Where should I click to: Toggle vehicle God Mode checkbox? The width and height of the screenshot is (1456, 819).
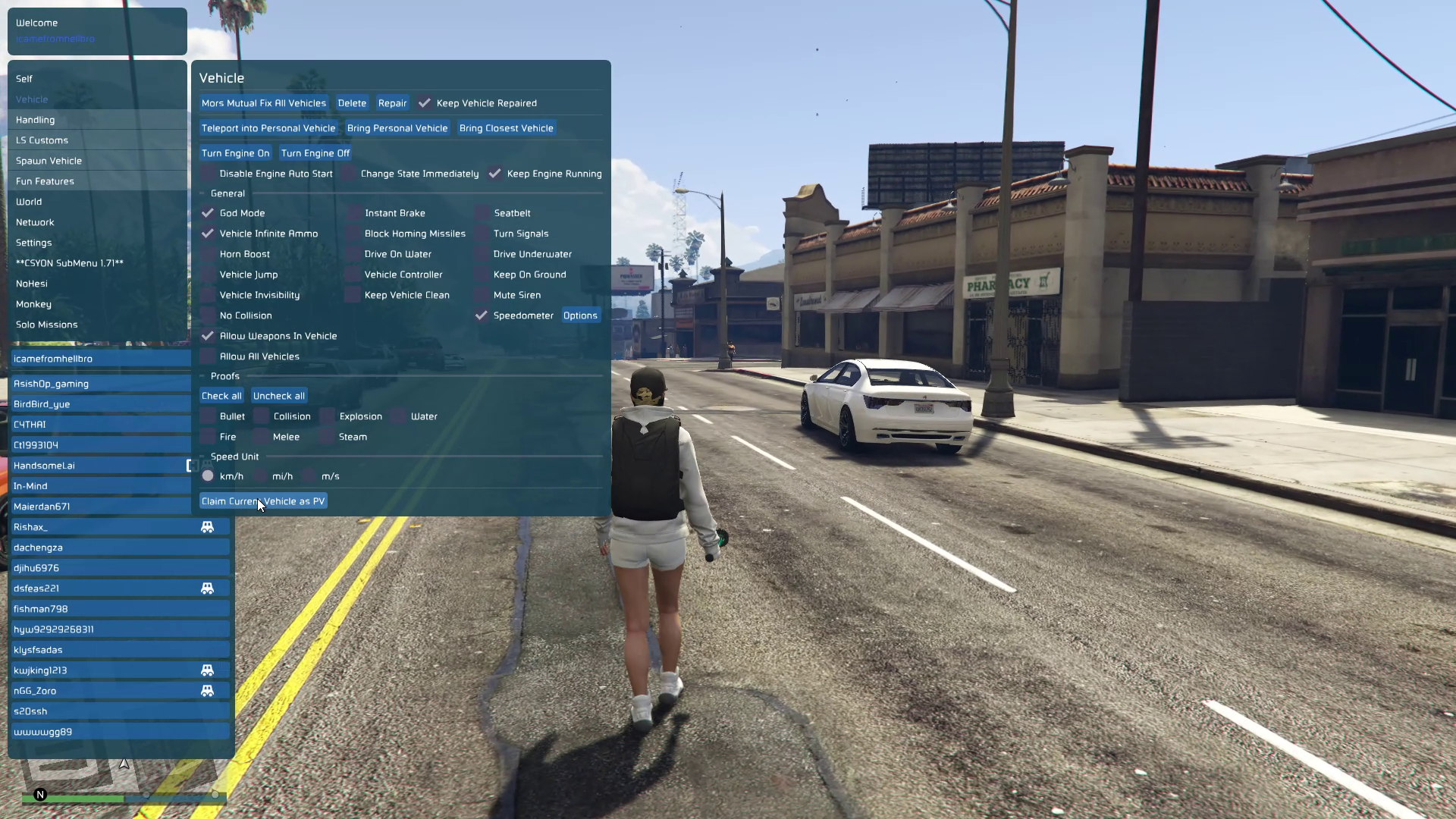pos(208,213)
